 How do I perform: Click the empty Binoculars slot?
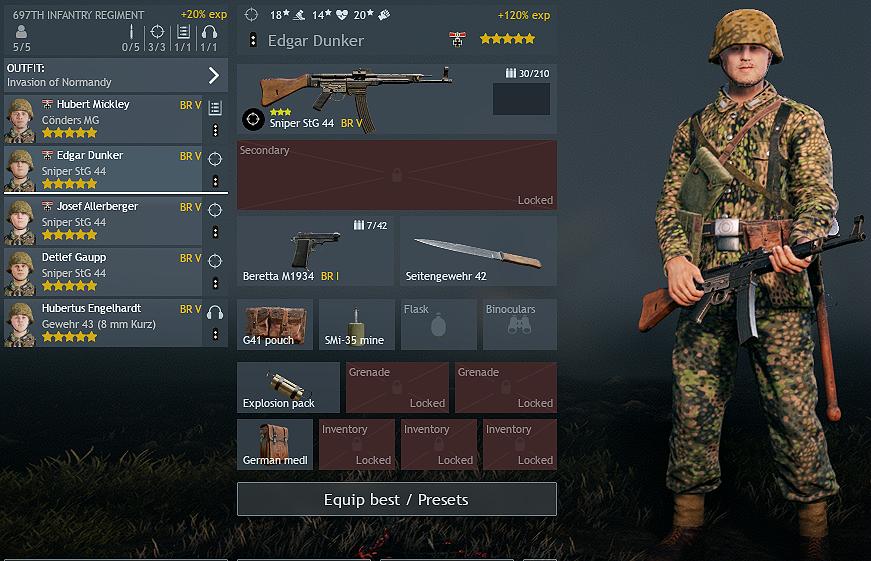[520, 325]
